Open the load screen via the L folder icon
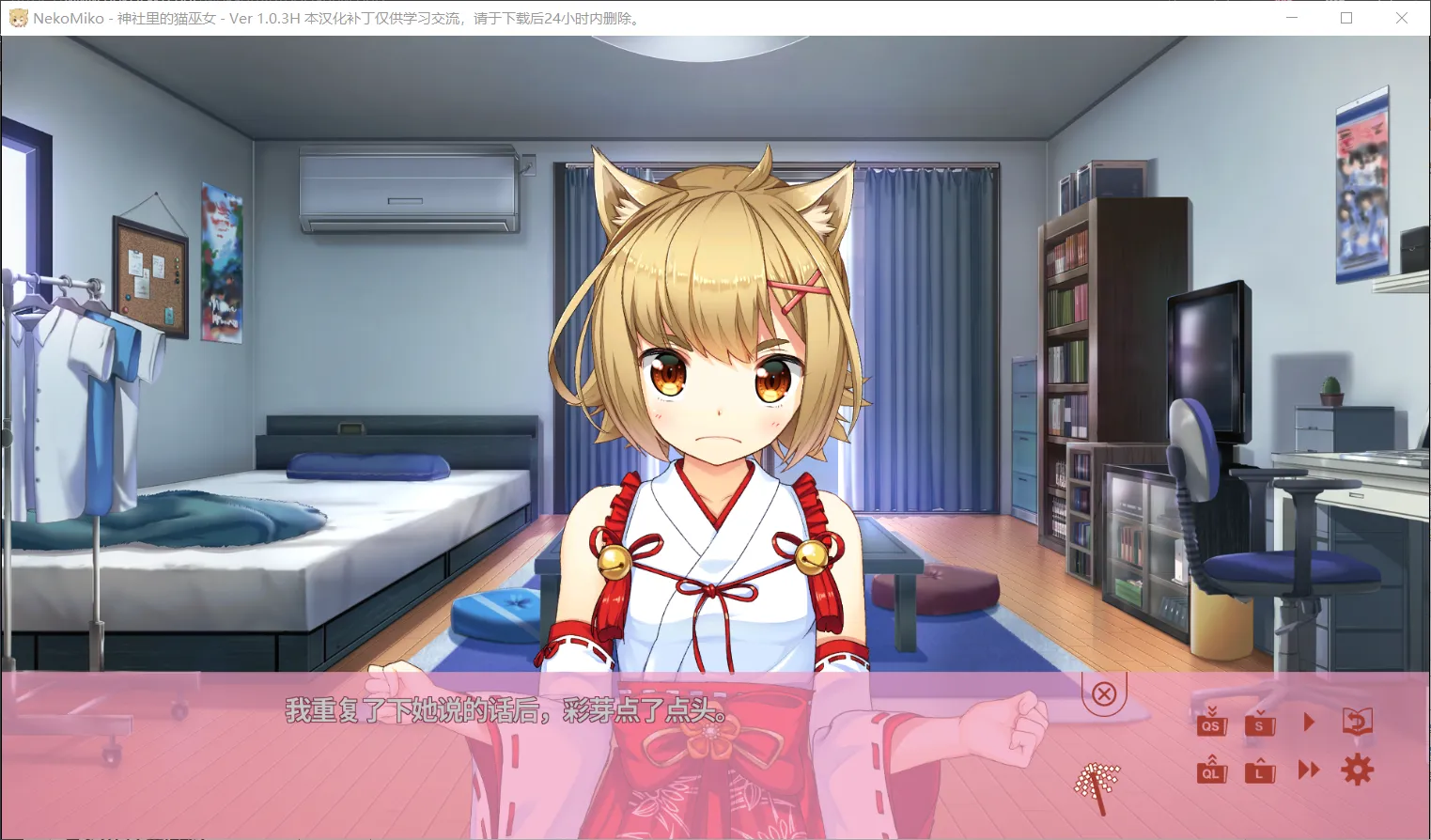 pyautogui.click(x=1259, y=770)
